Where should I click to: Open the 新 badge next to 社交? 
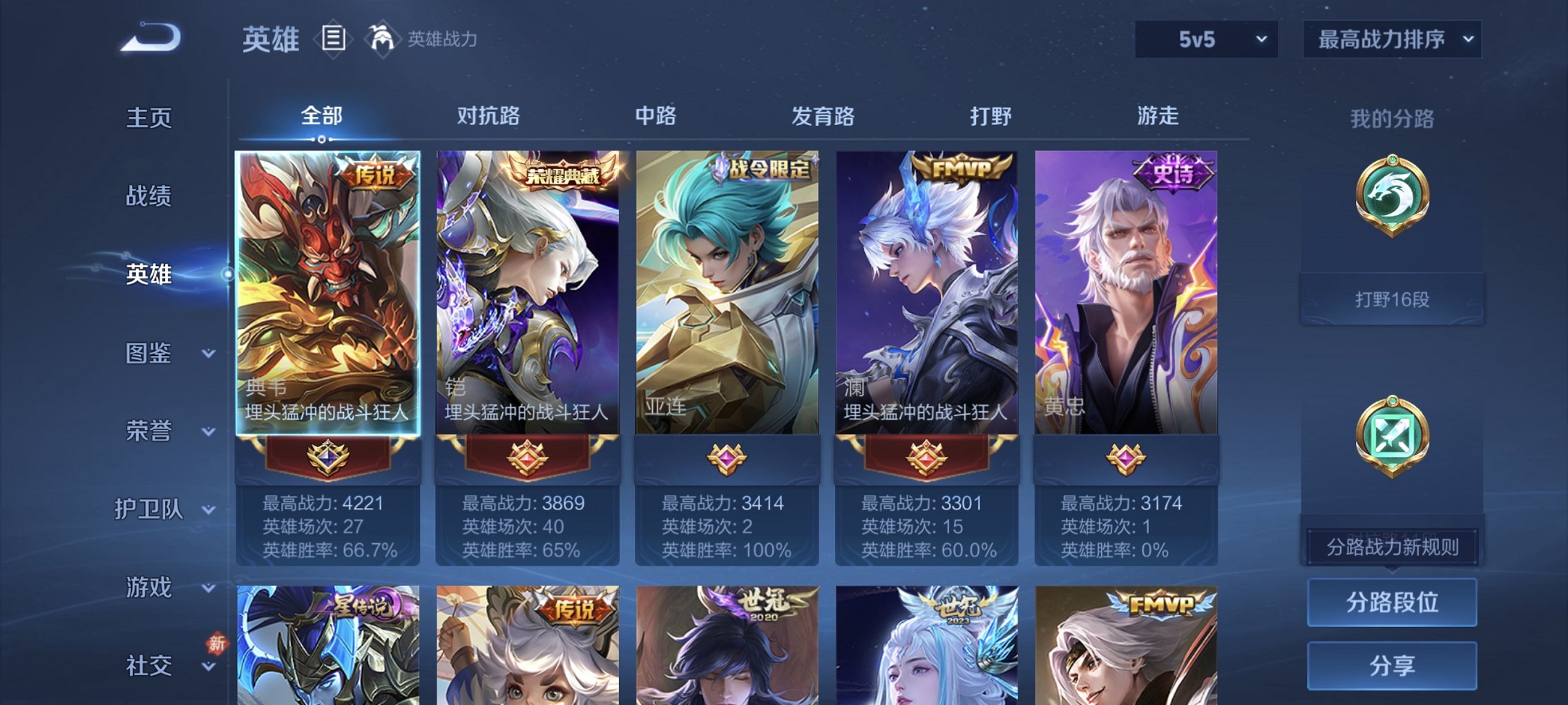(218, 641)
